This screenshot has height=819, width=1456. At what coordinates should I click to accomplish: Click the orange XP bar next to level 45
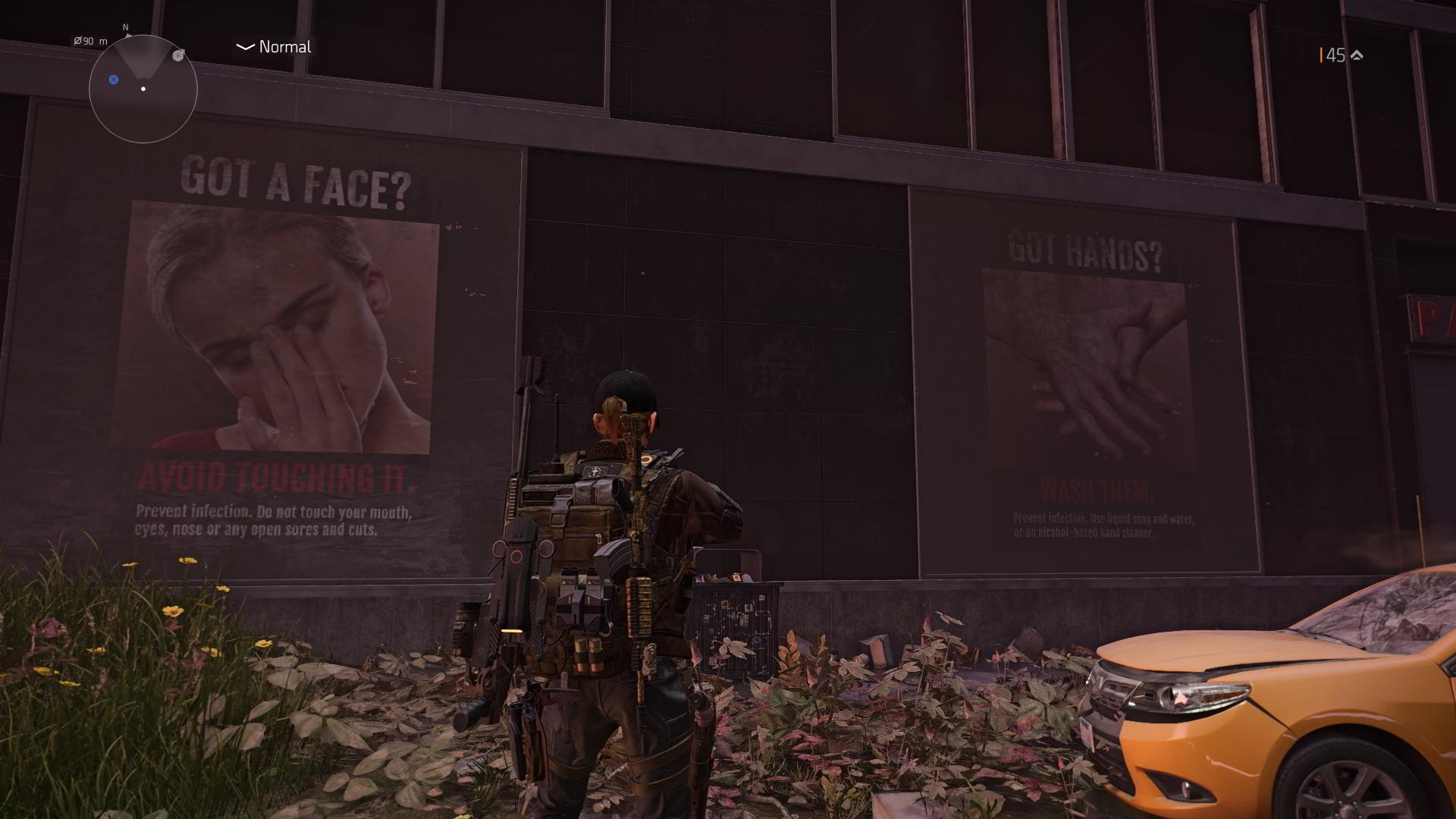point(1321,55)
